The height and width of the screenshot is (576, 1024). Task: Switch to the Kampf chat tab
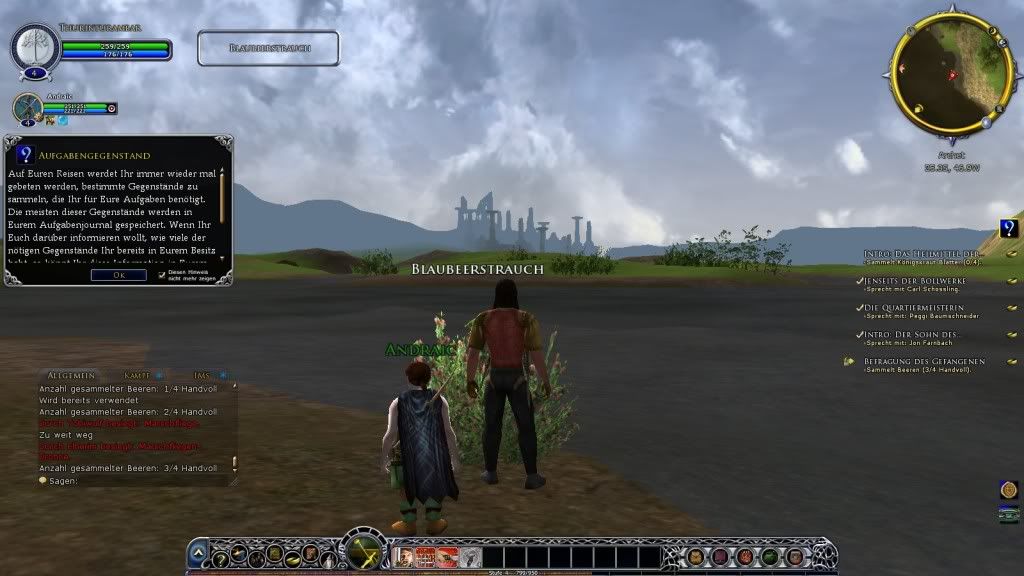click(136, 374)
